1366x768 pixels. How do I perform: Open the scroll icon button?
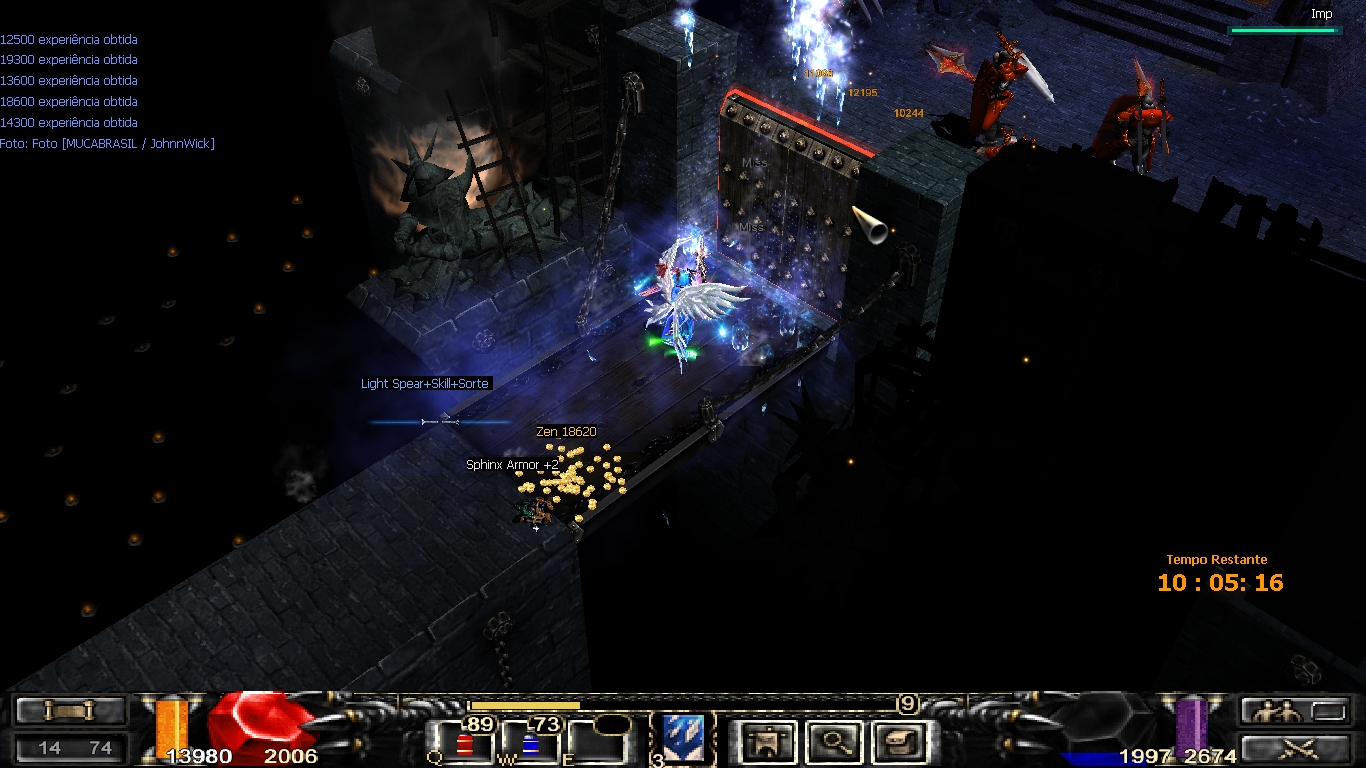[x=70, y=711]
